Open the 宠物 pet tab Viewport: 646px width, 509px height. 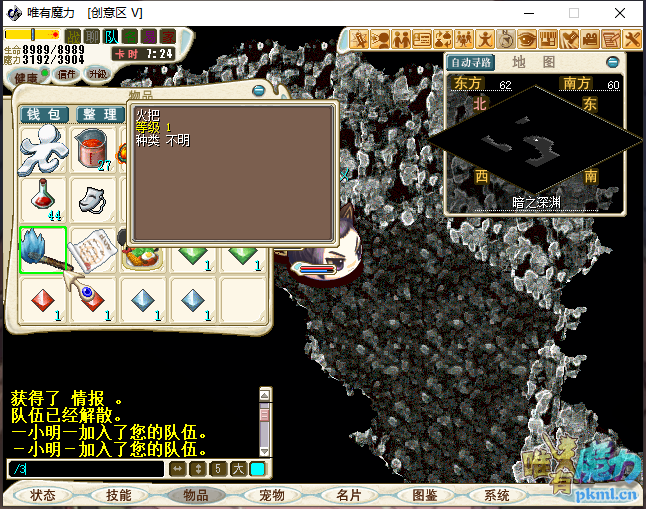pos(271,495)
